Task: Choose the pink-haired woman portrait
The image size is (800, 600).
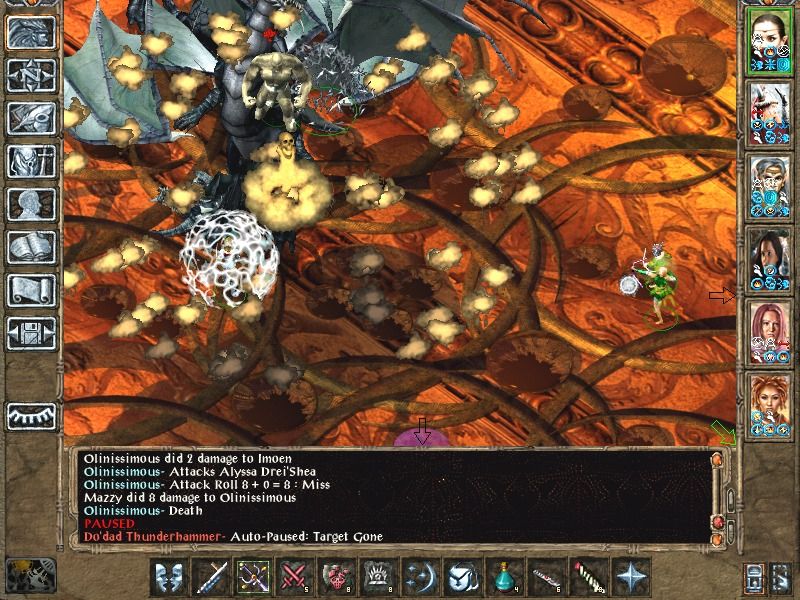Action: [770, 331]
